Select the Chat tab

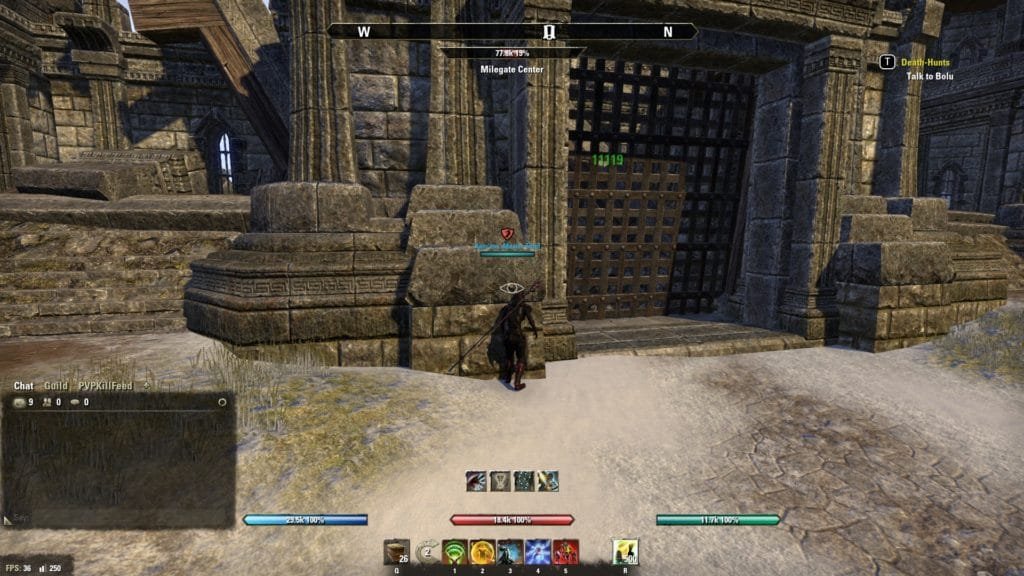click(23, 385)
